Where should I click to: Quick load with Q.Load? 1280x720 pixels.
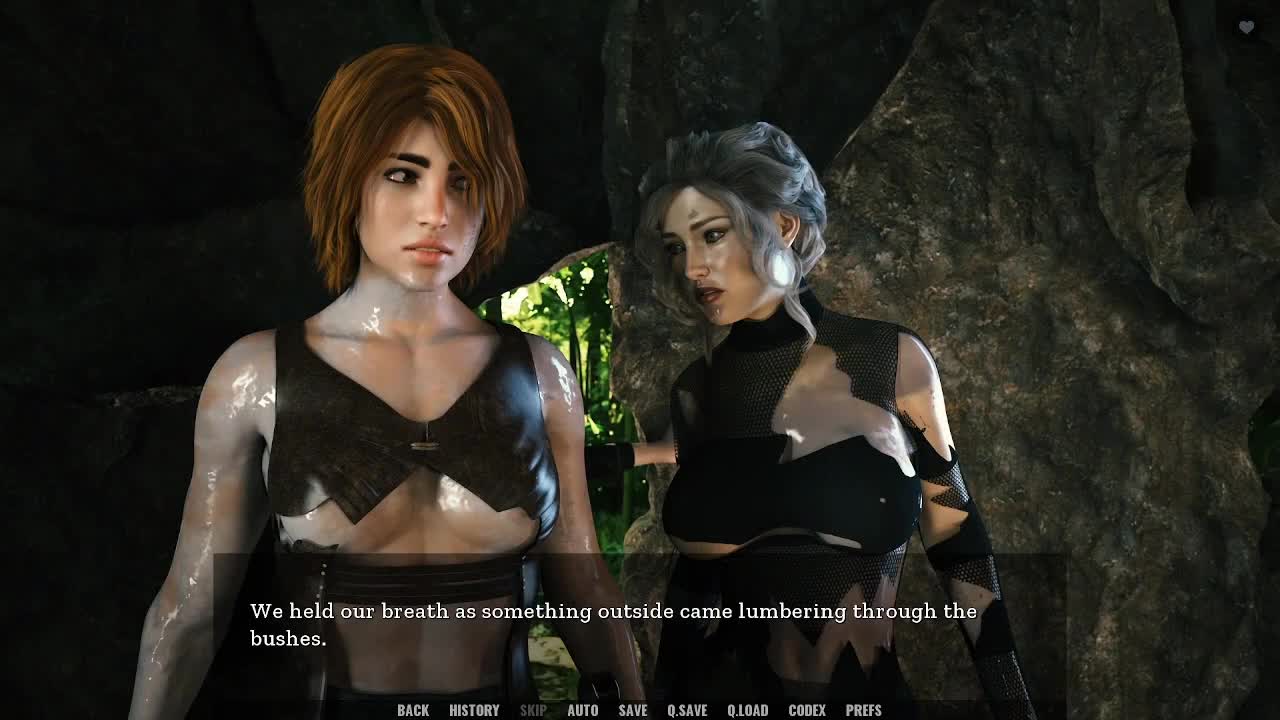[747, 710]
